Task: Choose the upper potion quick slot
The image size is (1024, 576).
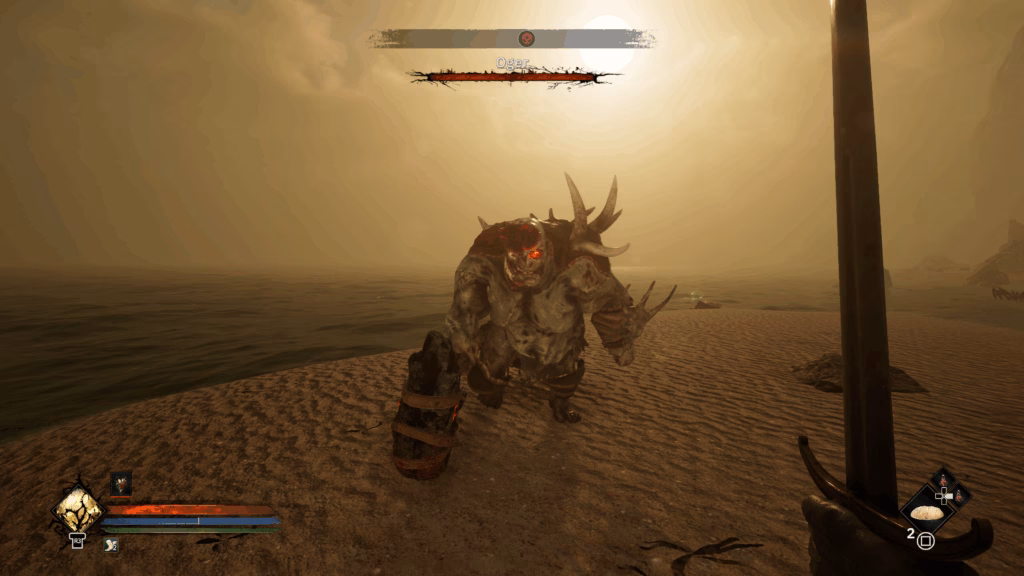Action: pos(944,480)
